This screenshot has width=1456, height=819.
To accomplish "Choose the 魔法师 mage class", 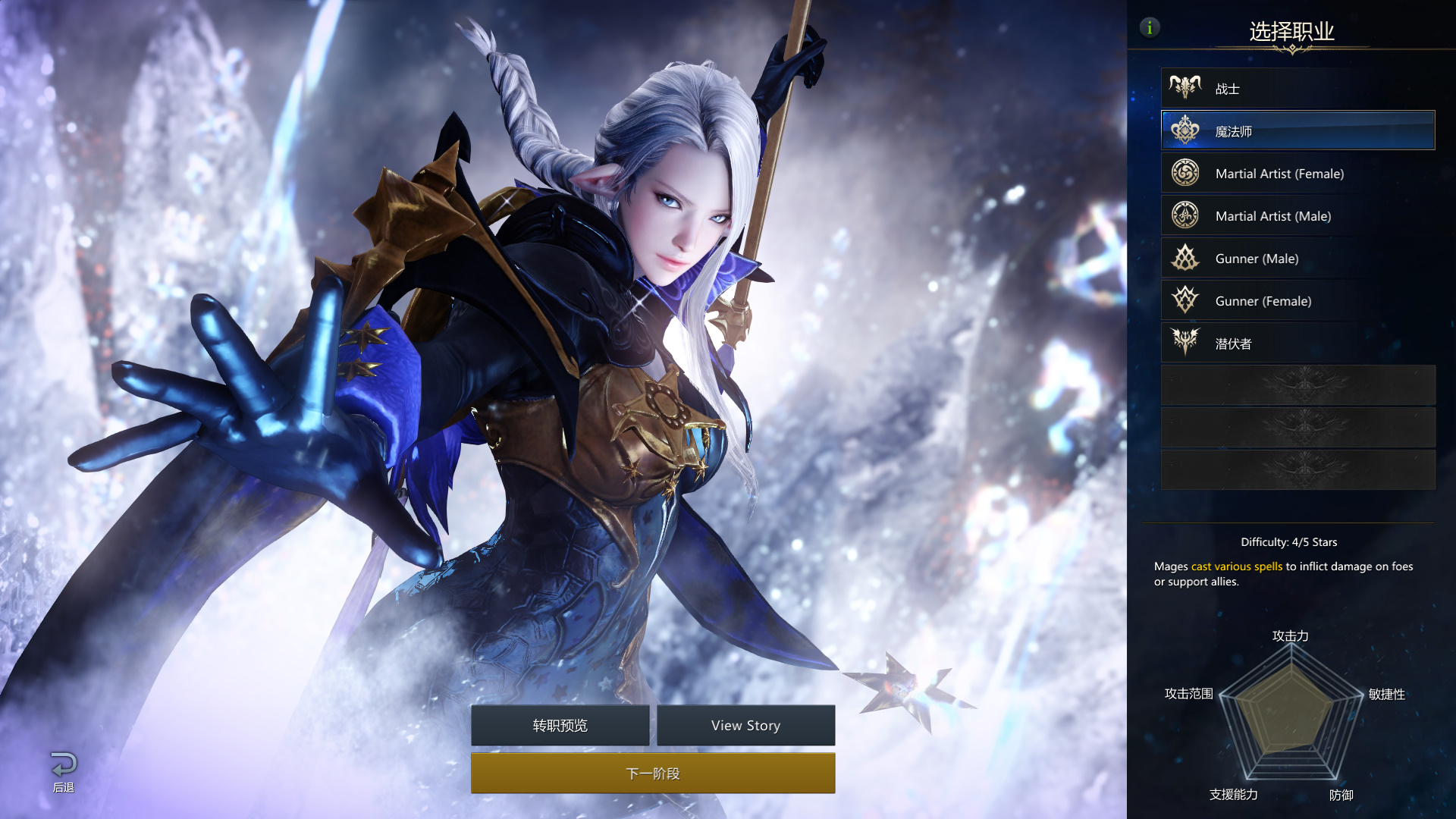I will [x=1297, y=131].
